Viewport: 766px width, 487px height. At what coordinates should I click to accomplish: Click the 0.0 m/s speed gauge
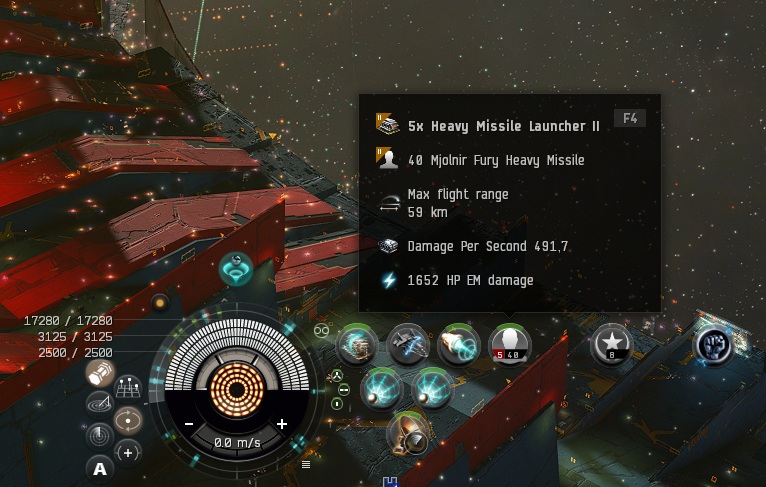tap(236, 442)
